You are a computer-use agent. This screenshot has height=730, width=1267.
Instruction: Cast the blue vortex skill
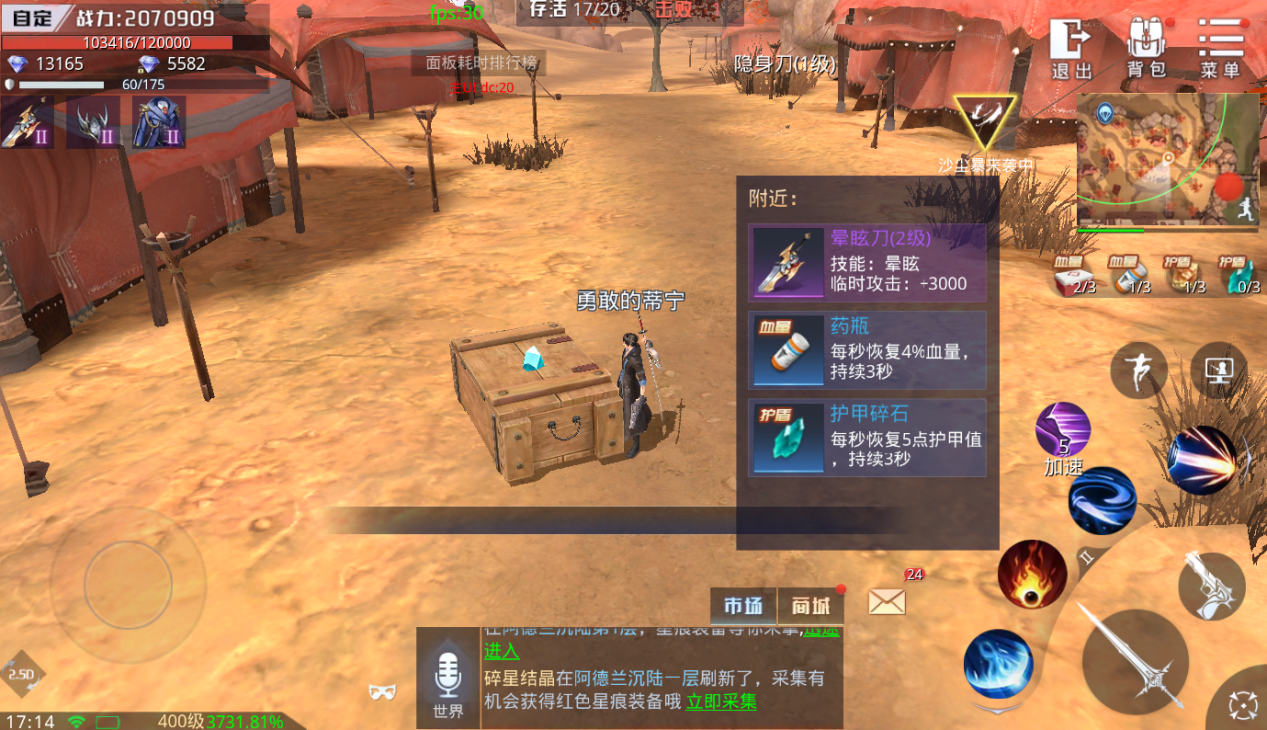coord(1101,502)
